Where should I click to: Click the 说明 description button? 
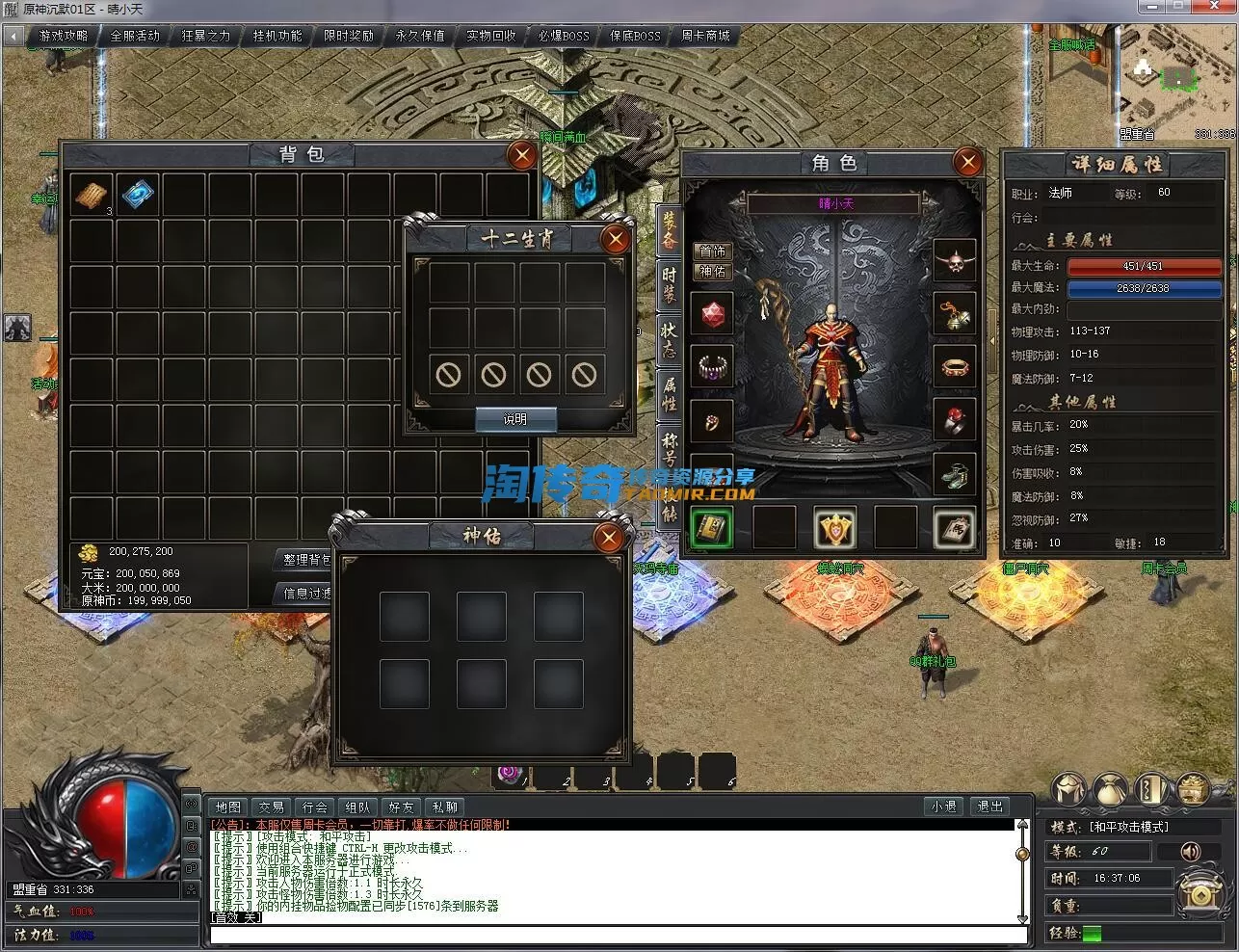pyautogui.click(x=515, y=419)
